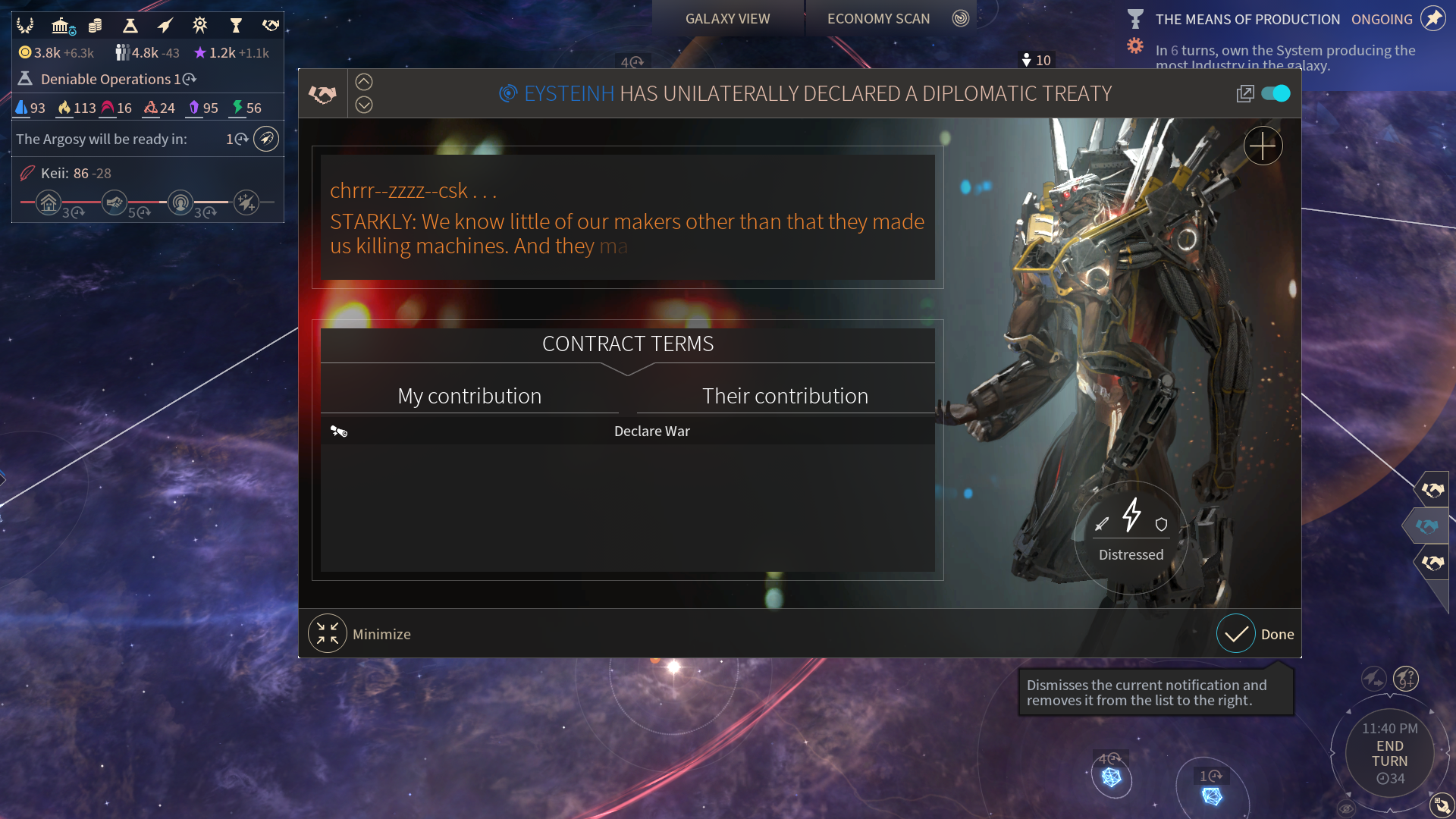This screenshot has width=1456, height=819.
Task: Open the victory trophy screen
Action: 236,26
